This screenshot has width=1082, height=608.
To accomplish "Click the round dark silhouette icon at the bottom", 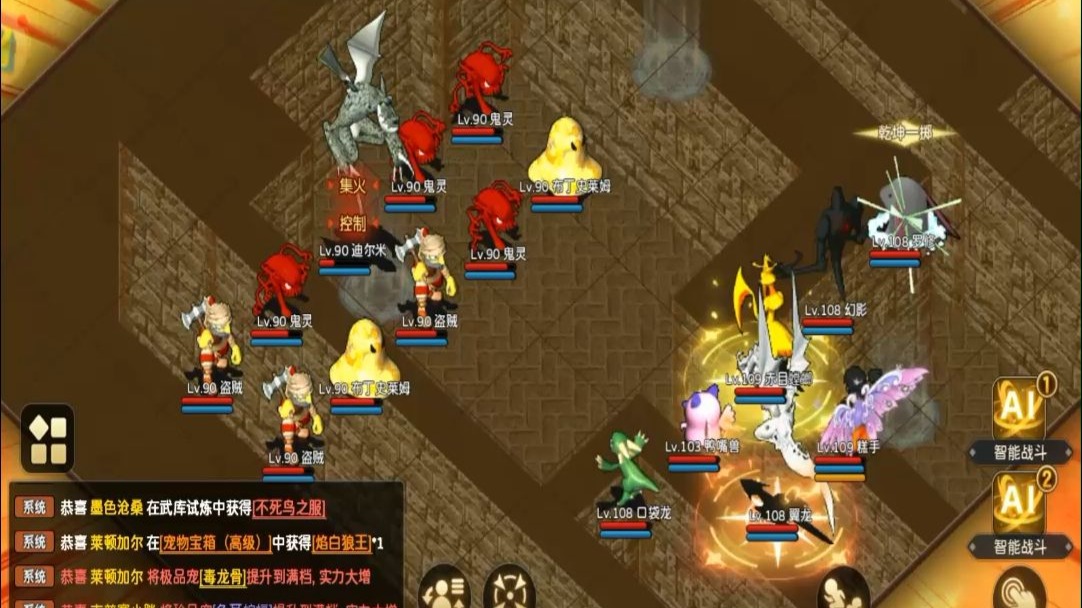I will [842, 590].
